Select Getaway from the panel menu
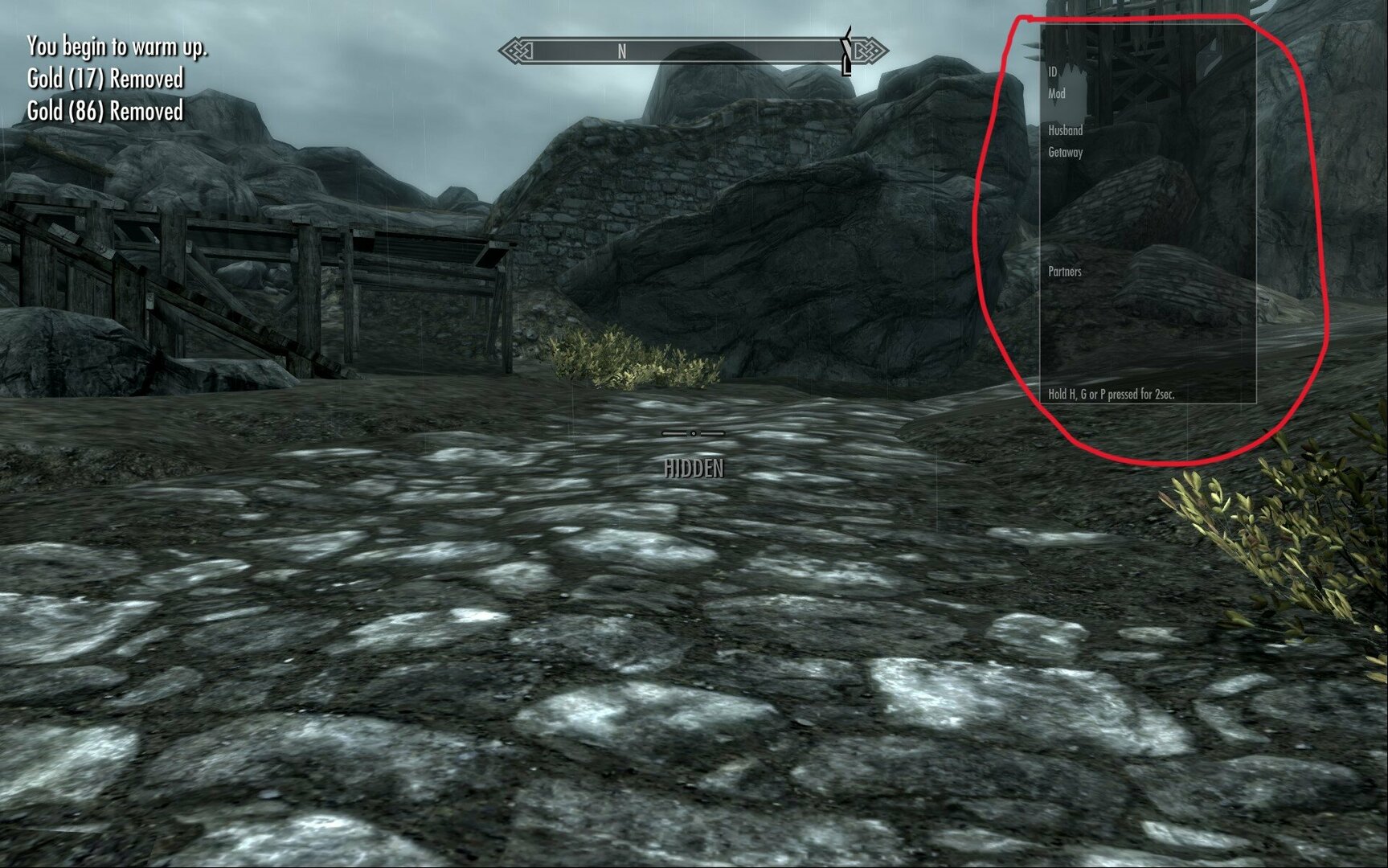This screenshot has width=1388, height=868. click(x=1067, y=150)
